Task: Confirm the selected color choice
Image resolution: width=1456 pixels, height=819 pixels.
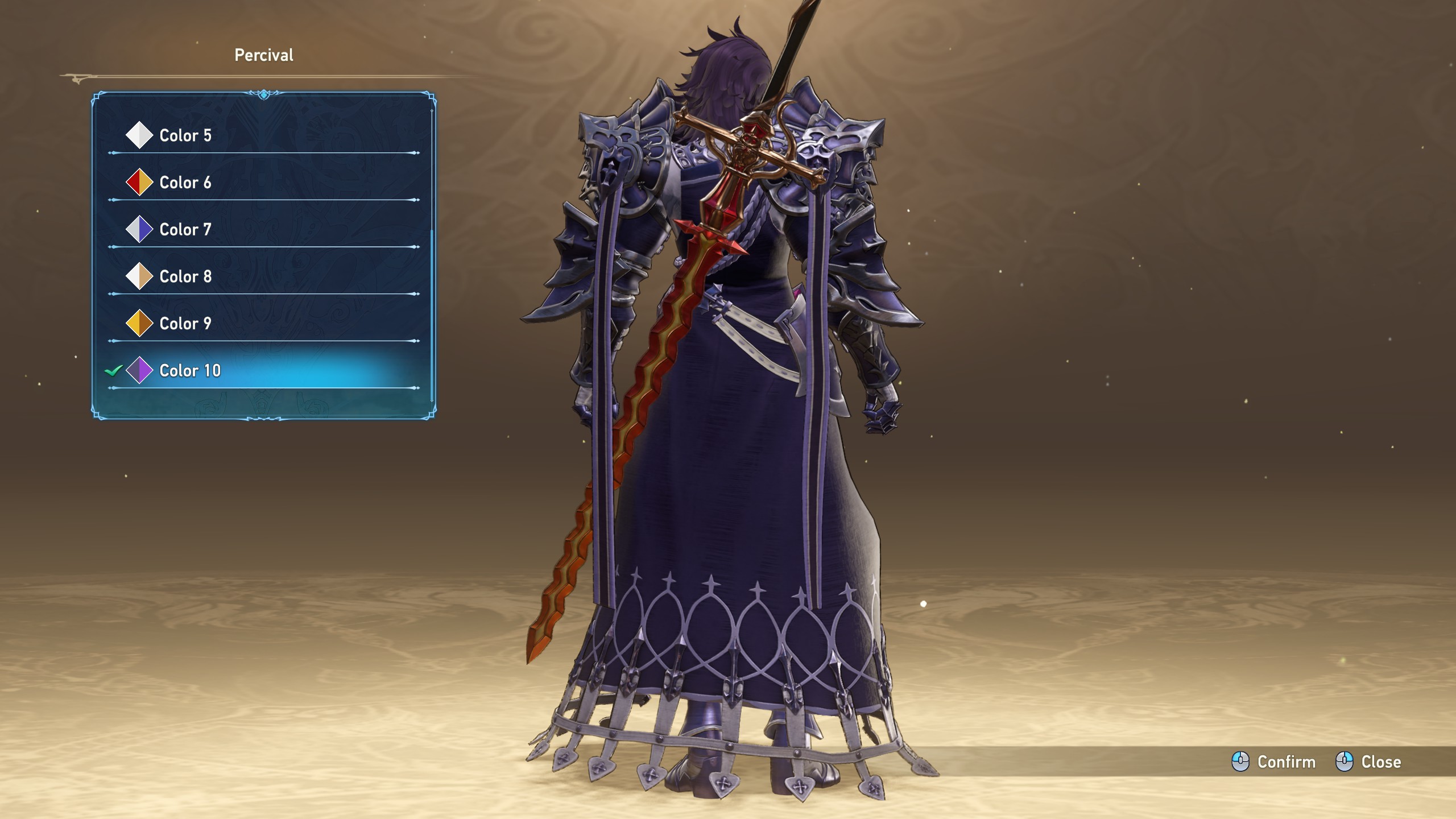Action: [x=1274, y=762]
